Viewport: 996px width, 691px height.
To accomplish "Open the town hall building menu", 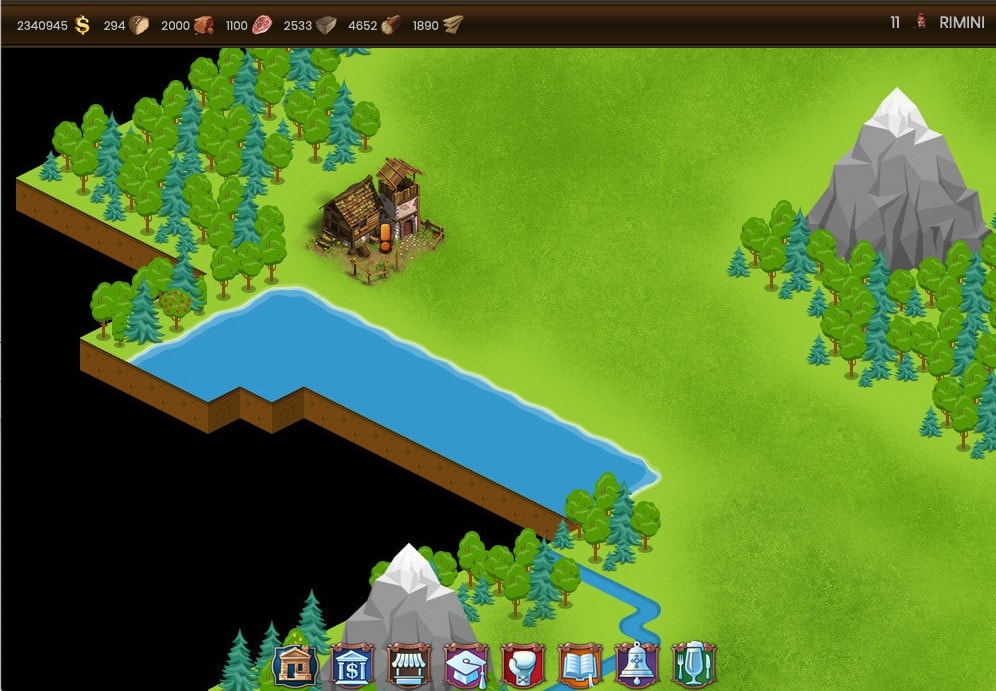I will pos(294,664).
